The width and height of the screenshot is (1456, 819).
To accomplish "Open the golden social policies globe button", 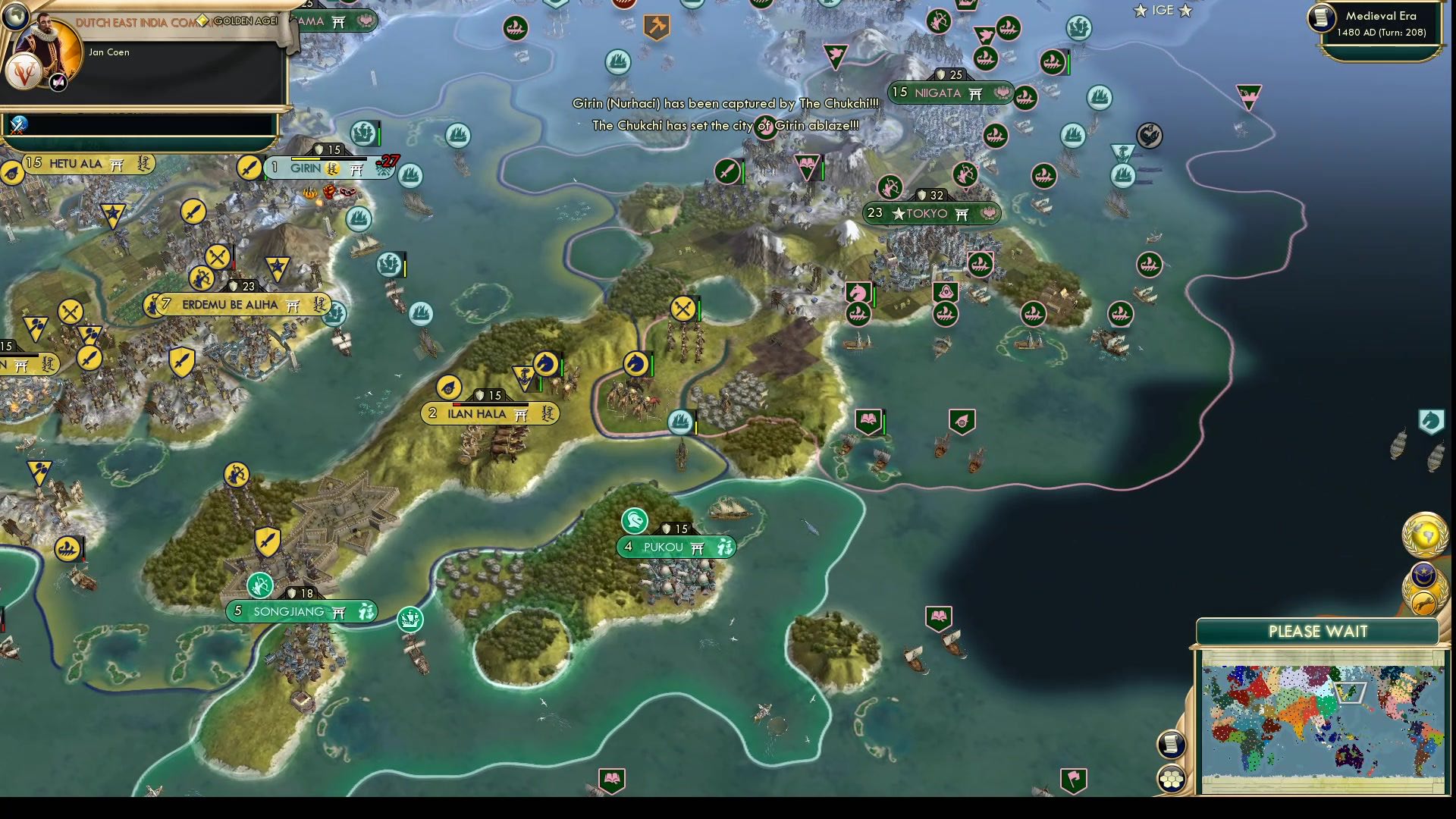I will (1424, 534).
